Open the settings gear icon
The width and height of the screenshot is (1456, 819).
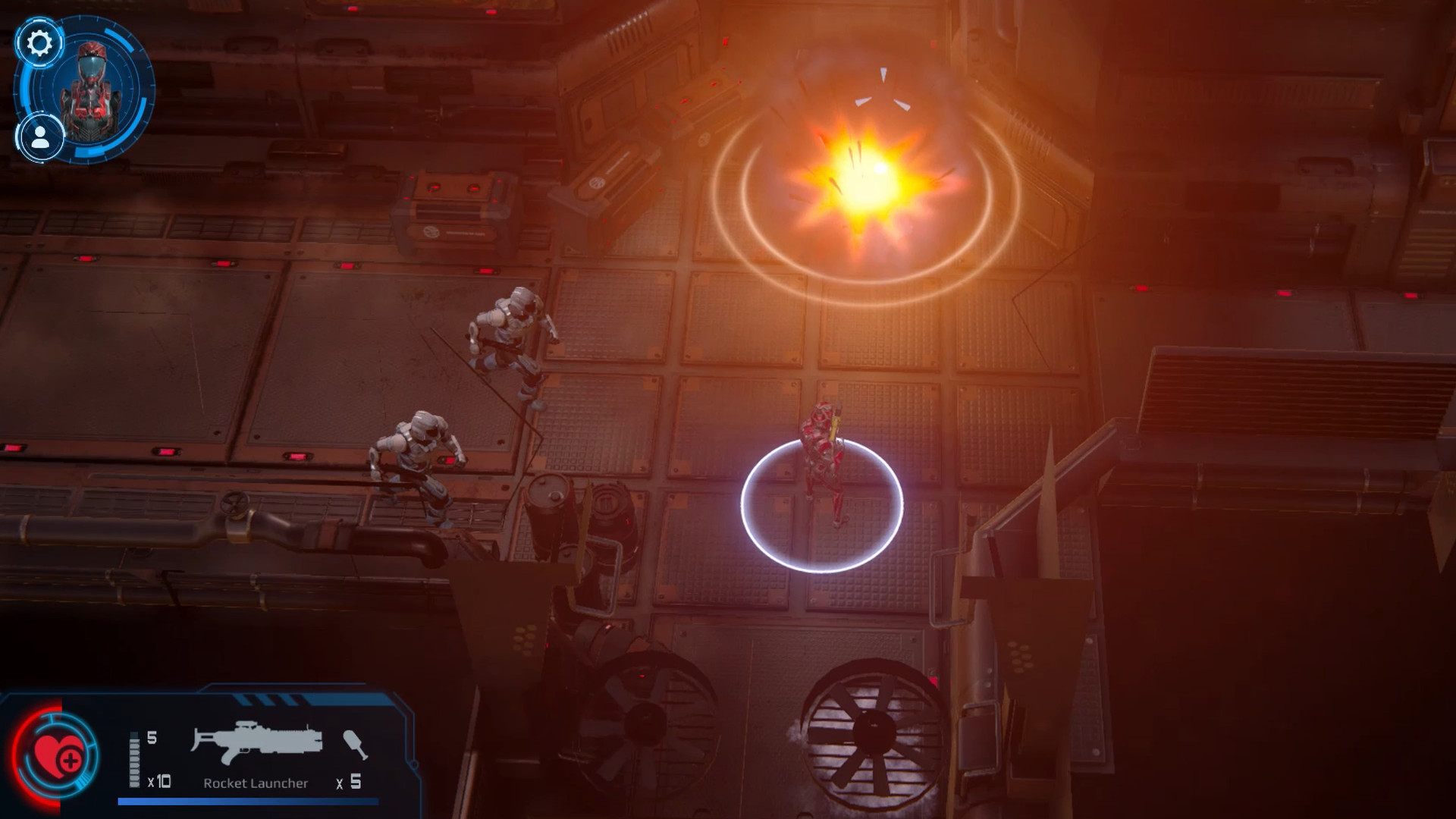[41, 43]
